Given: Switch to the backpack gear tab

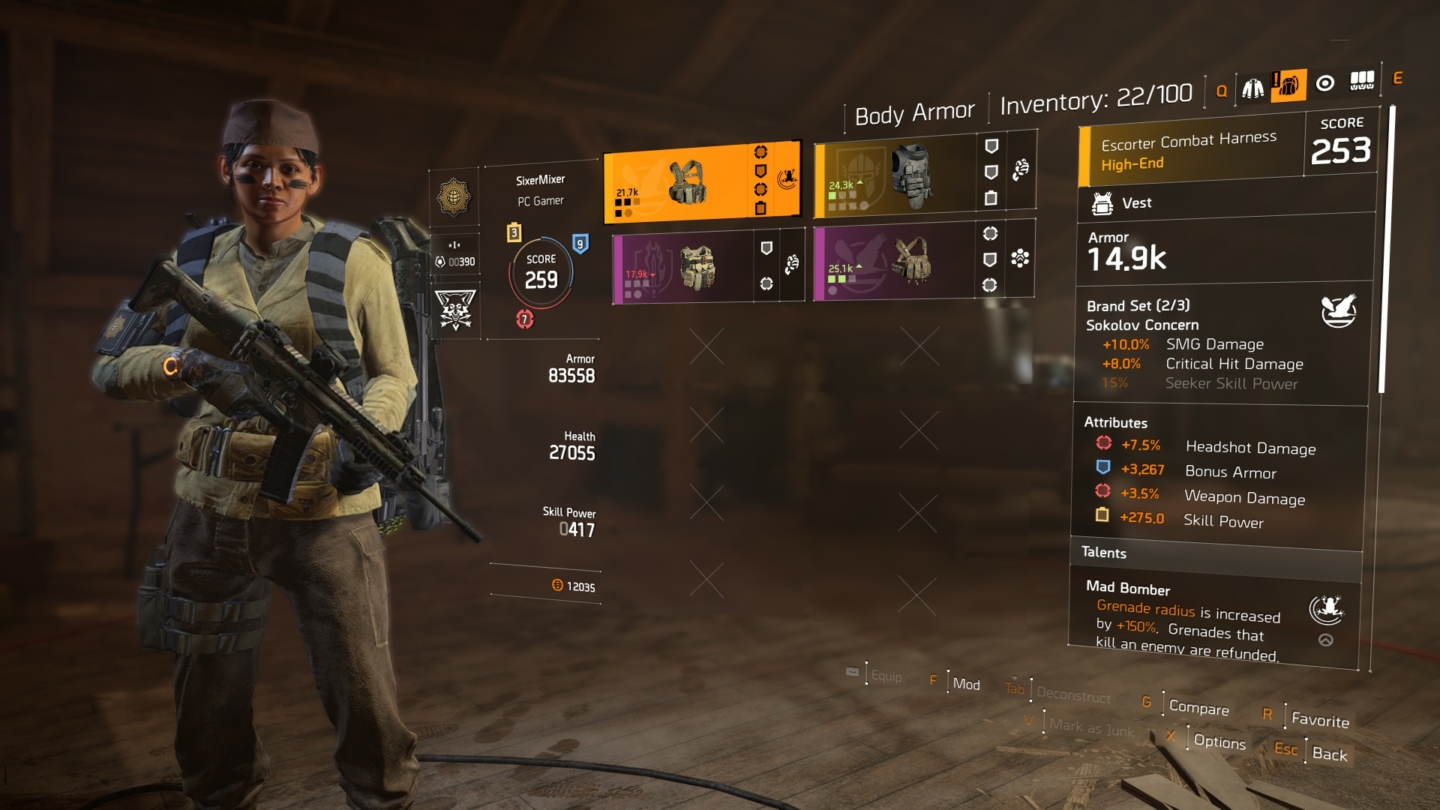Looking at the screenshot, I should click(x=1289, y=86).
